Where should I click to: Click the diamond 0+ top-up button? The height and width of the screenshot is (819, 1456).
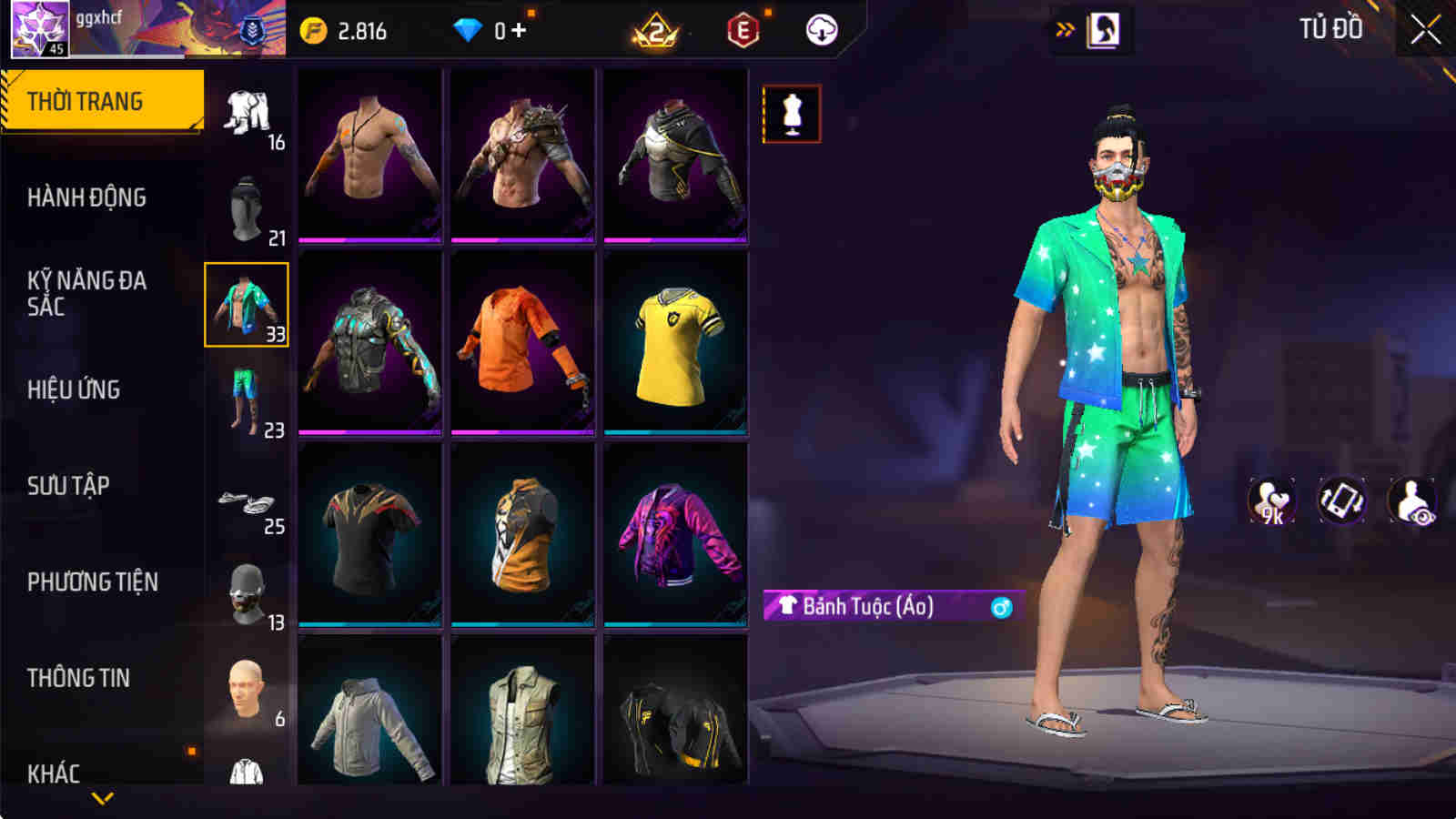[x=495, y=28]
